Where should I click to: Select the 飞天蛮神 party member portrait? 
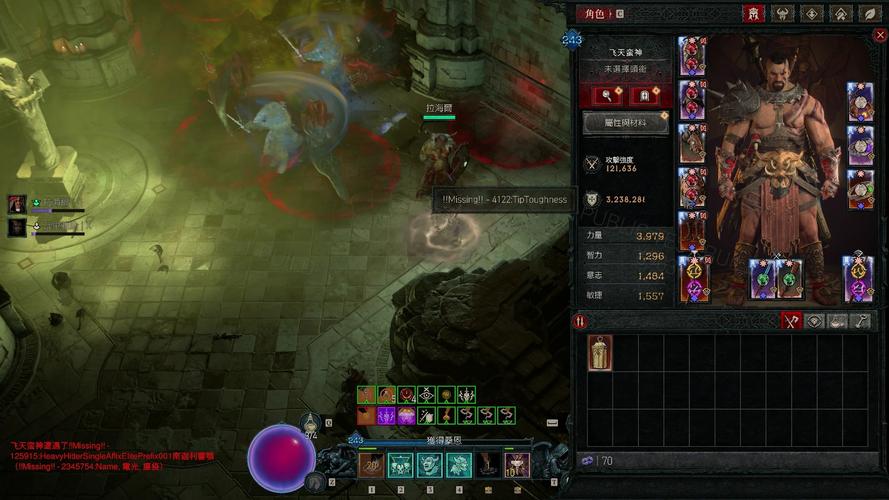tap(18, 205)
